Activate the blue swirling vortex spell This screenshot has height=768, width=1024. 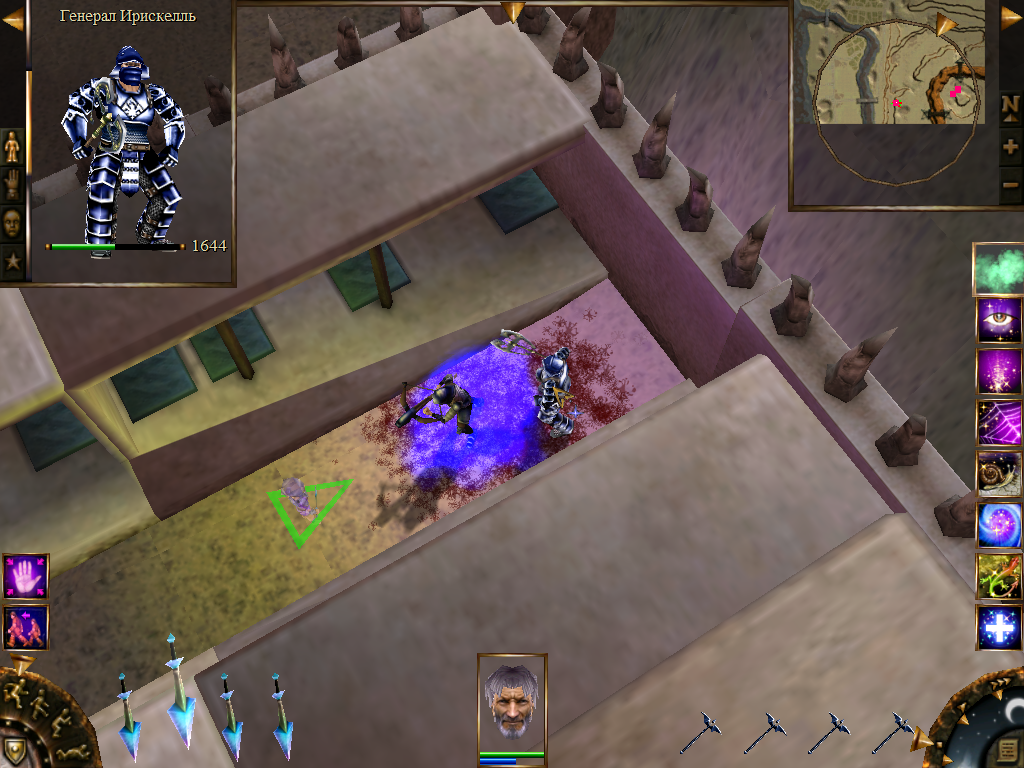pyautogui.click(x=998, y=525)
